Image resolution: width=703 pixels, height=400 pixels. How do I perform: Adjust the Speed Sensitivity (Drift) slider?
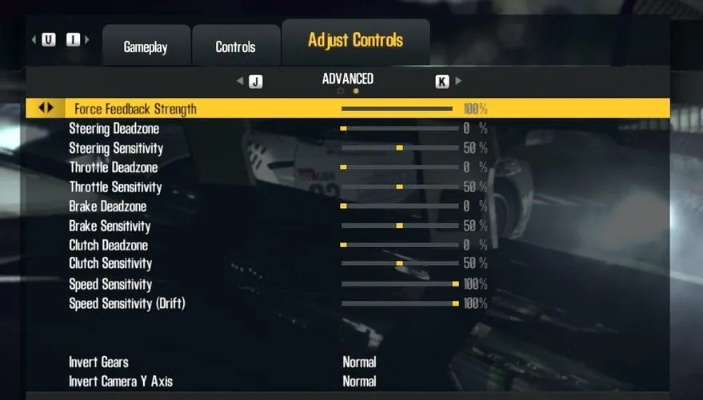398,303
